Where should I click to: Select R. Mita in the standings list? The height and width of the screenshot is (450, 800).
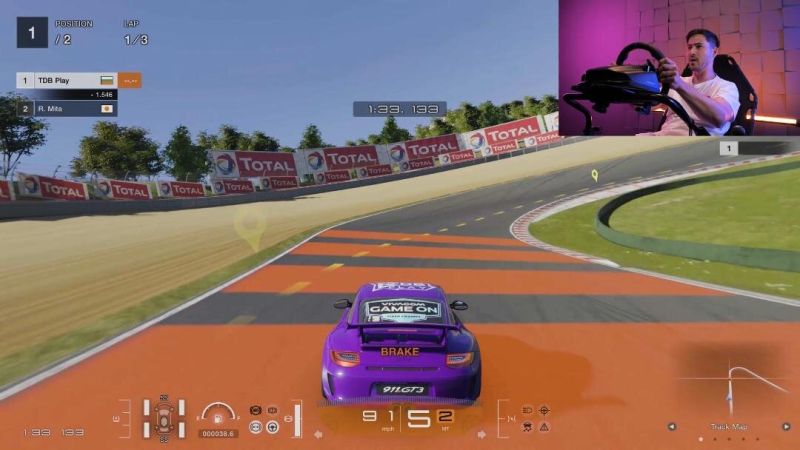(66, 108)
